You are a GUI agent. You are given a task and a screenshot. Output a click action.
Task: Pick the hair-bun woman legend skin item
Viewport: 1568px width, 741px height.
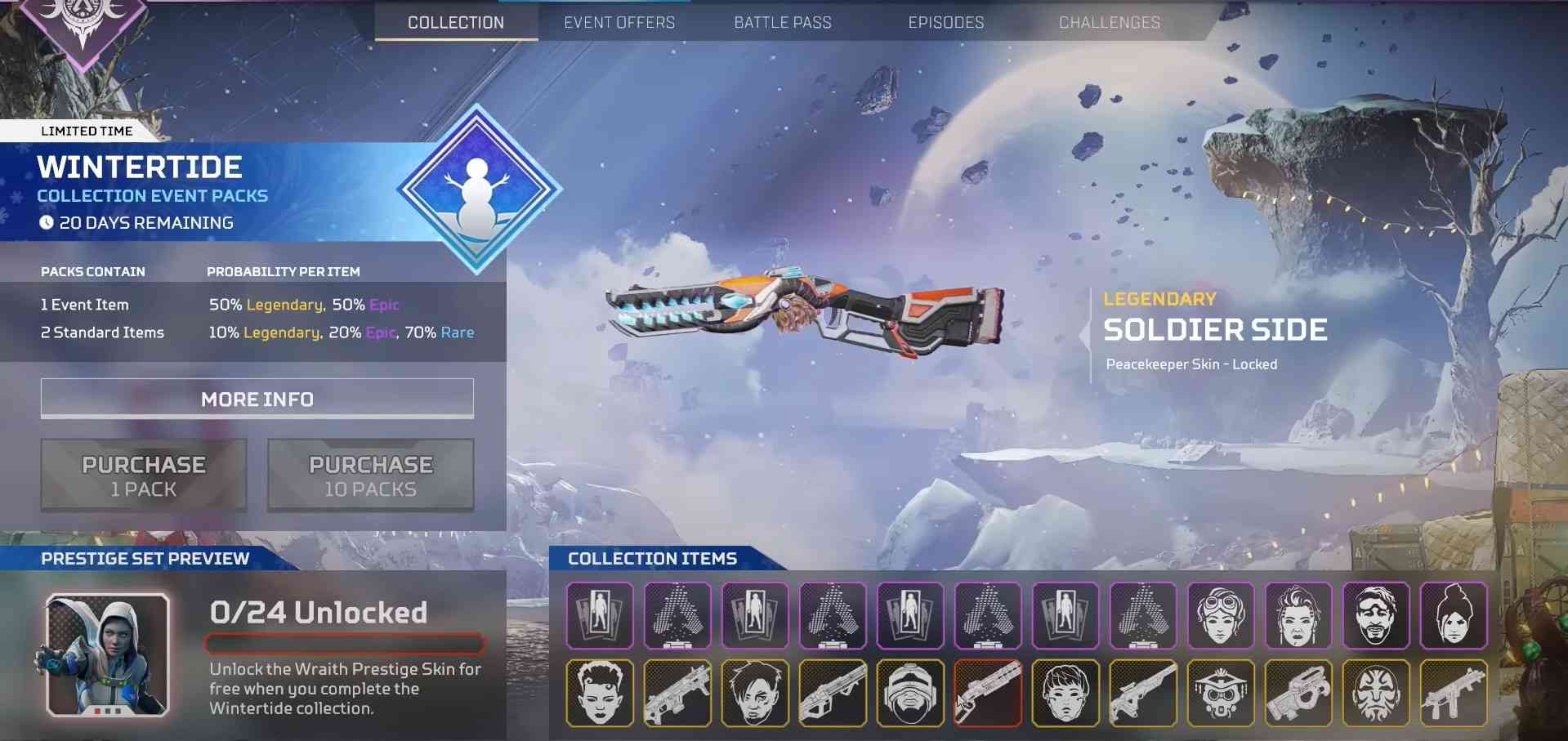coord(1454,615)
